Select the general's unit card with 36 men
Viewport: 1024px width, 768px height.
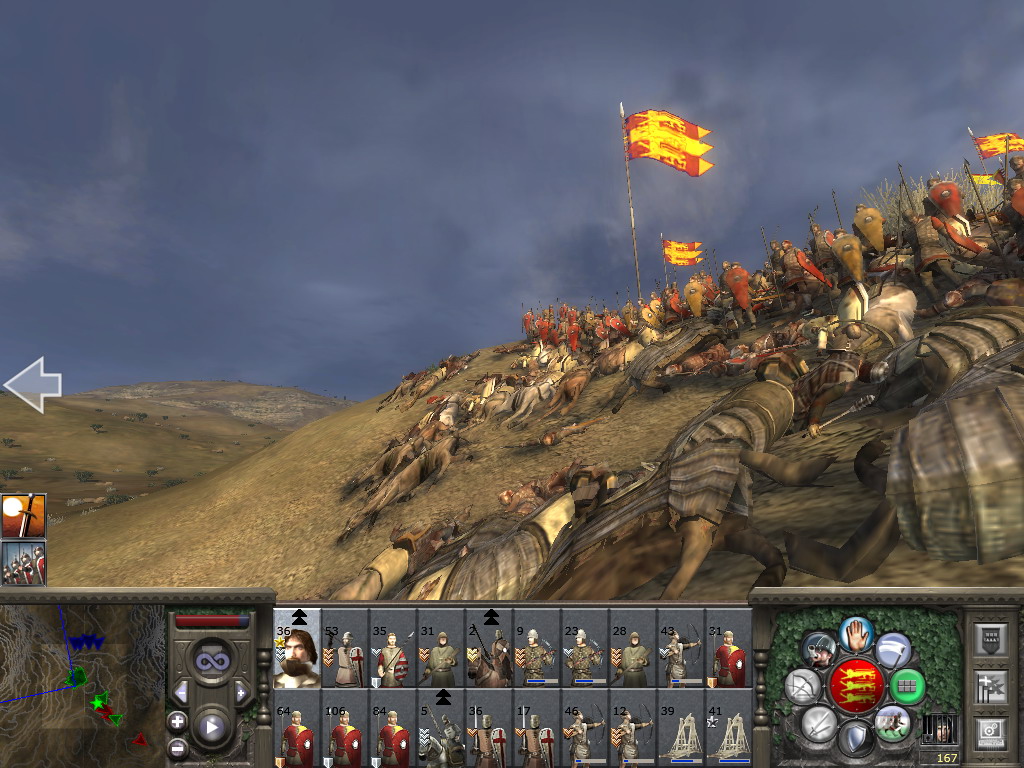[x=297, y=653]
